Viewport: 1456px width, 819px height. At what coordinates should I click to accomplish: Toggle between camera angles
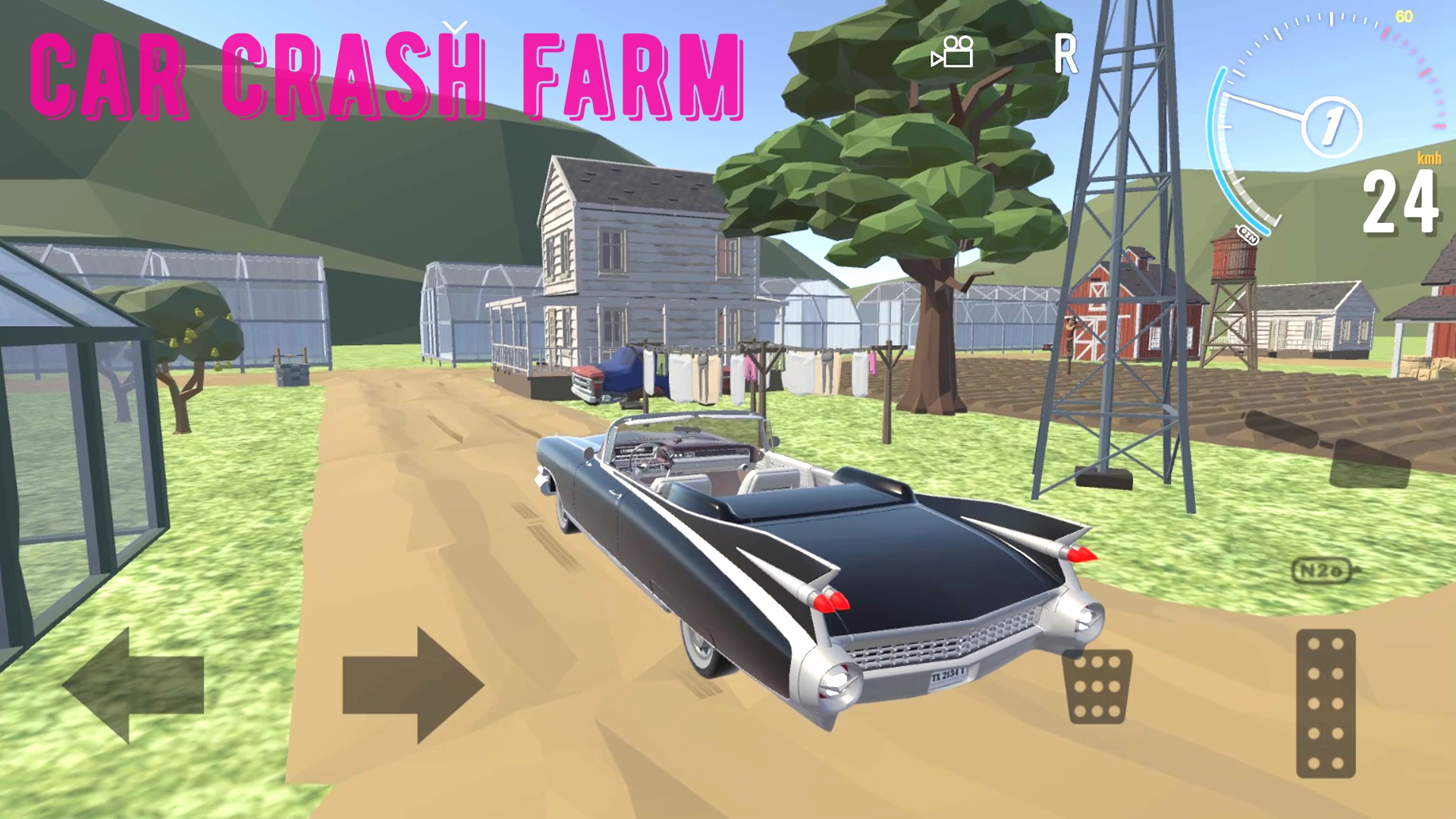point(953,53)
